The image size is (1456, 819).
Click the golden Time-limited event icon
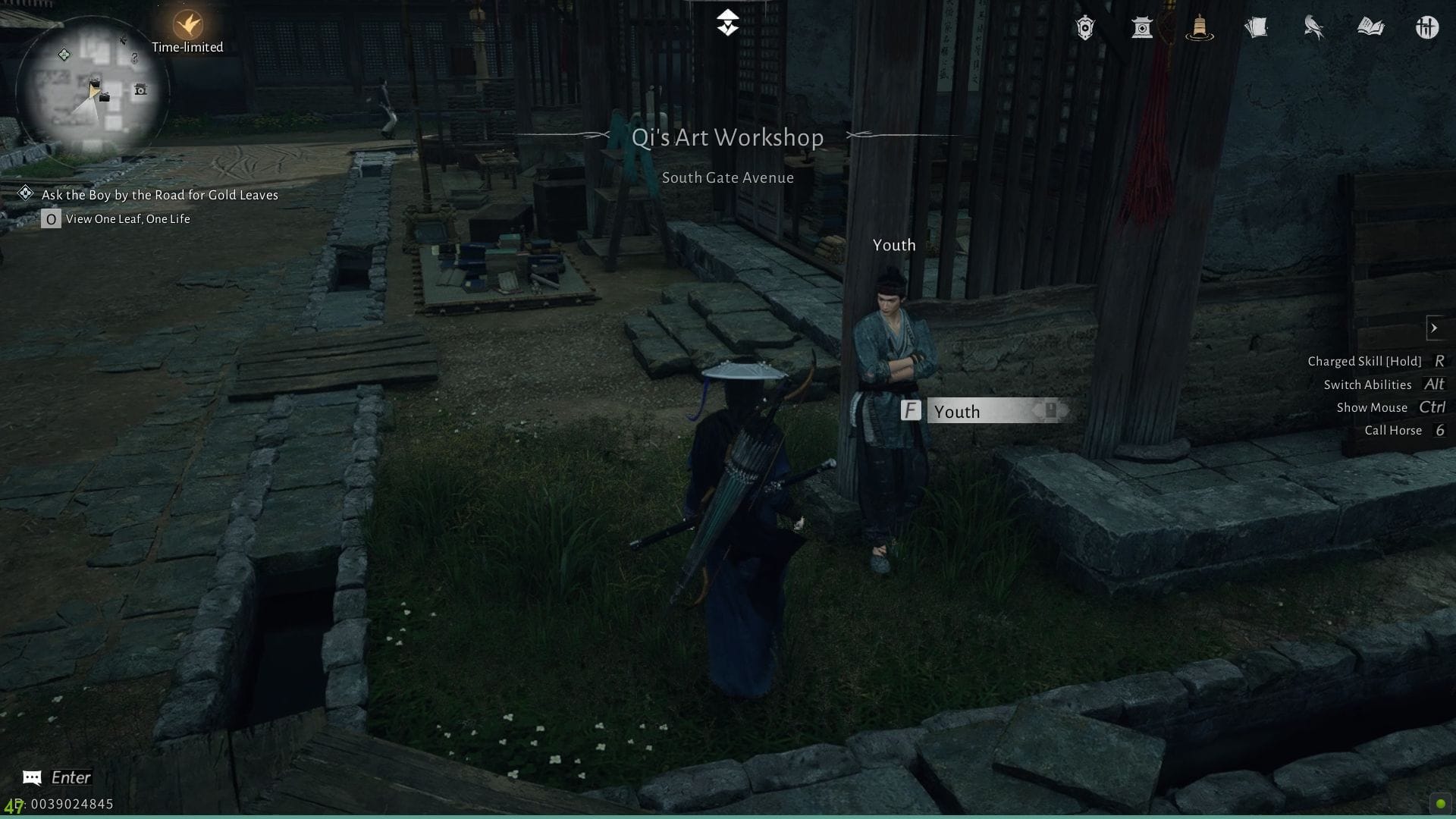click(x=187, y=23)
